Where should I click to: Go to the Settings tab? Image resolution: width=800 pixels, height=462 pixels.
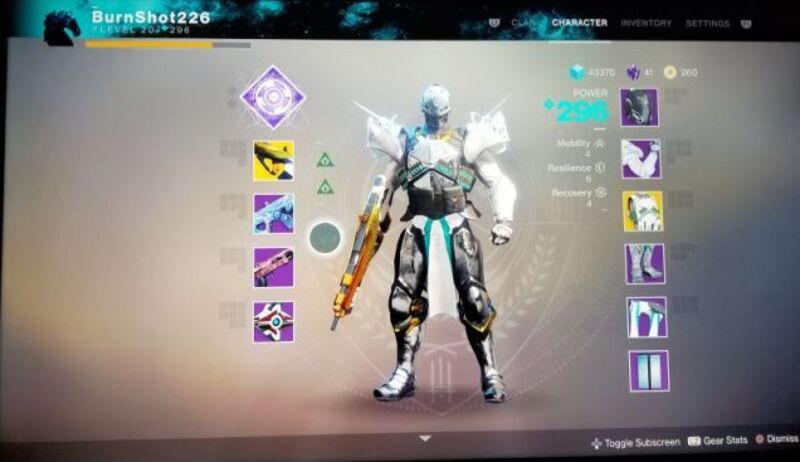(x=707, y=23)
